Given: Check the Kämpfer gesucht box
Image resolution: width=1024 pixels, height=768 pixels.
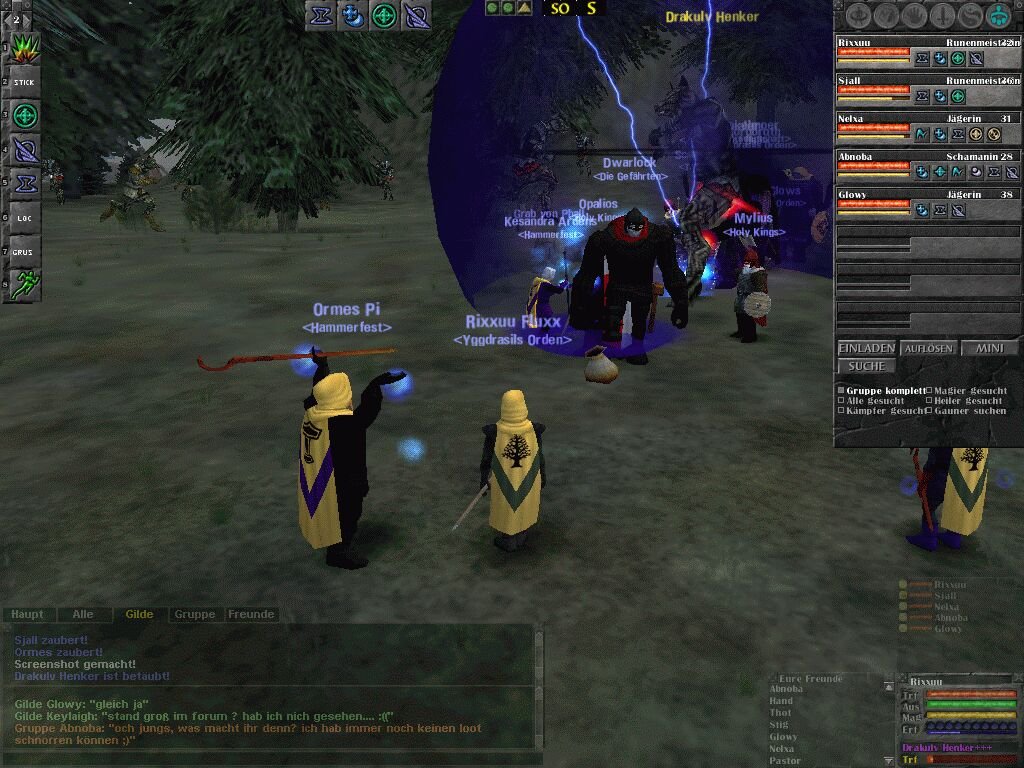Looking at the screenshot, I should pyautogui.click(x=841, y=411).
